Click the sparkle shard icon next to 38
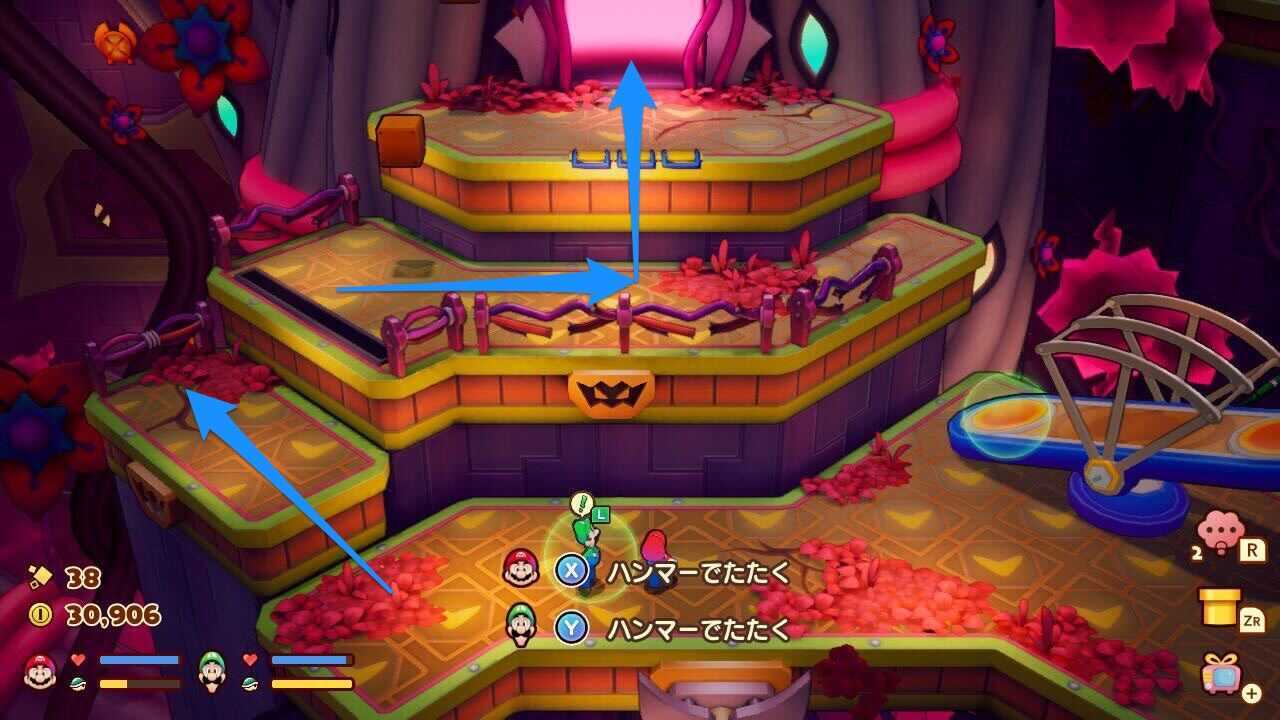The height and width of the screenshot is (720, 1280). coord(42,577)
